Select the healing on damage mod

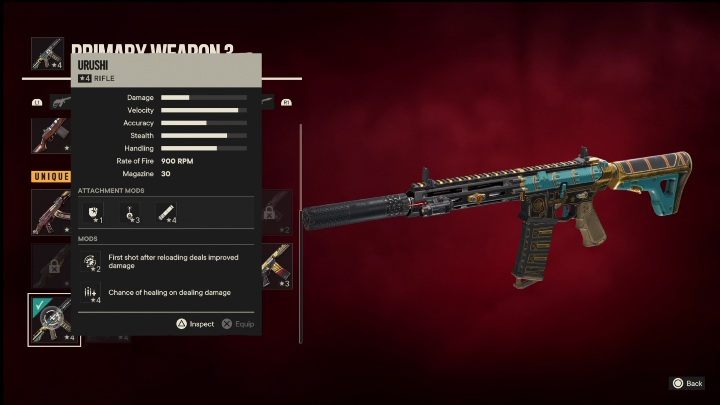tap(92, 292)
